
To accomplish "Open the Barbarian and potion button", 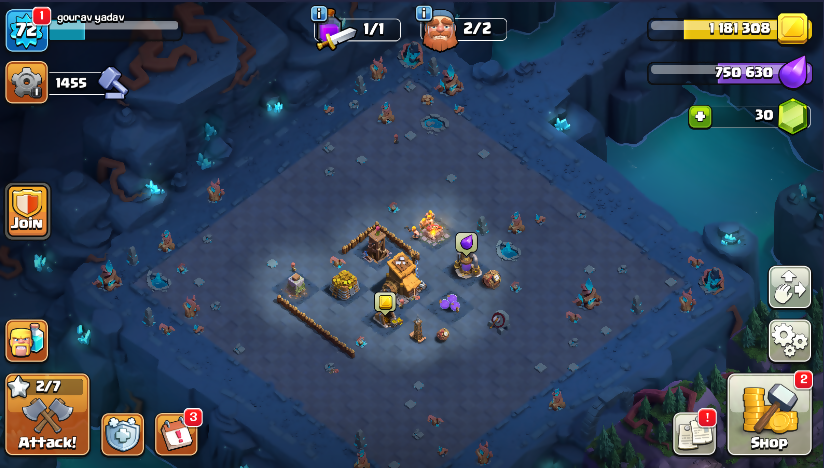I will point(27,341).
